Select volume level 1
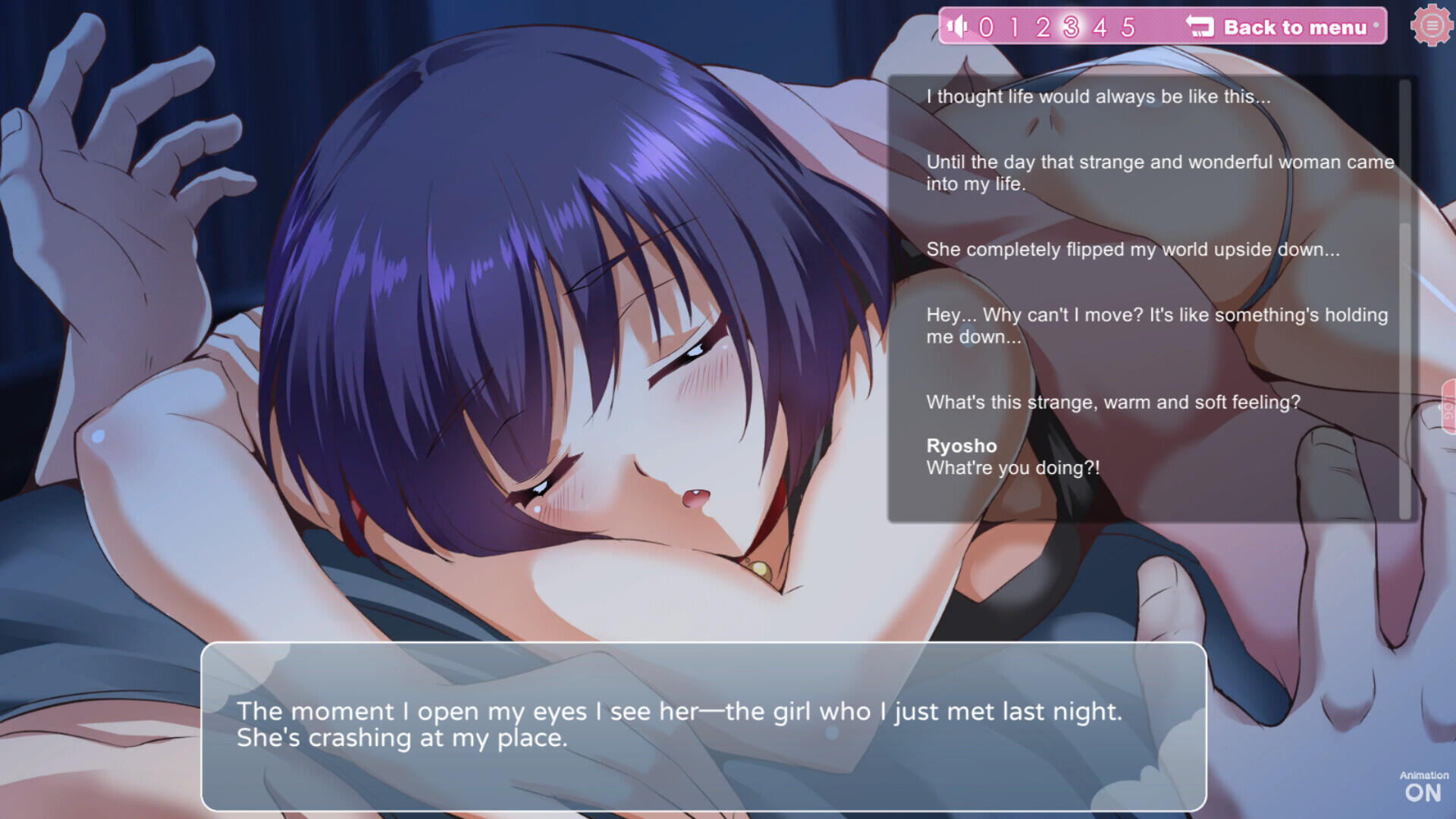The height and width of the screenshot is (819, 1456). (1015, 27)
